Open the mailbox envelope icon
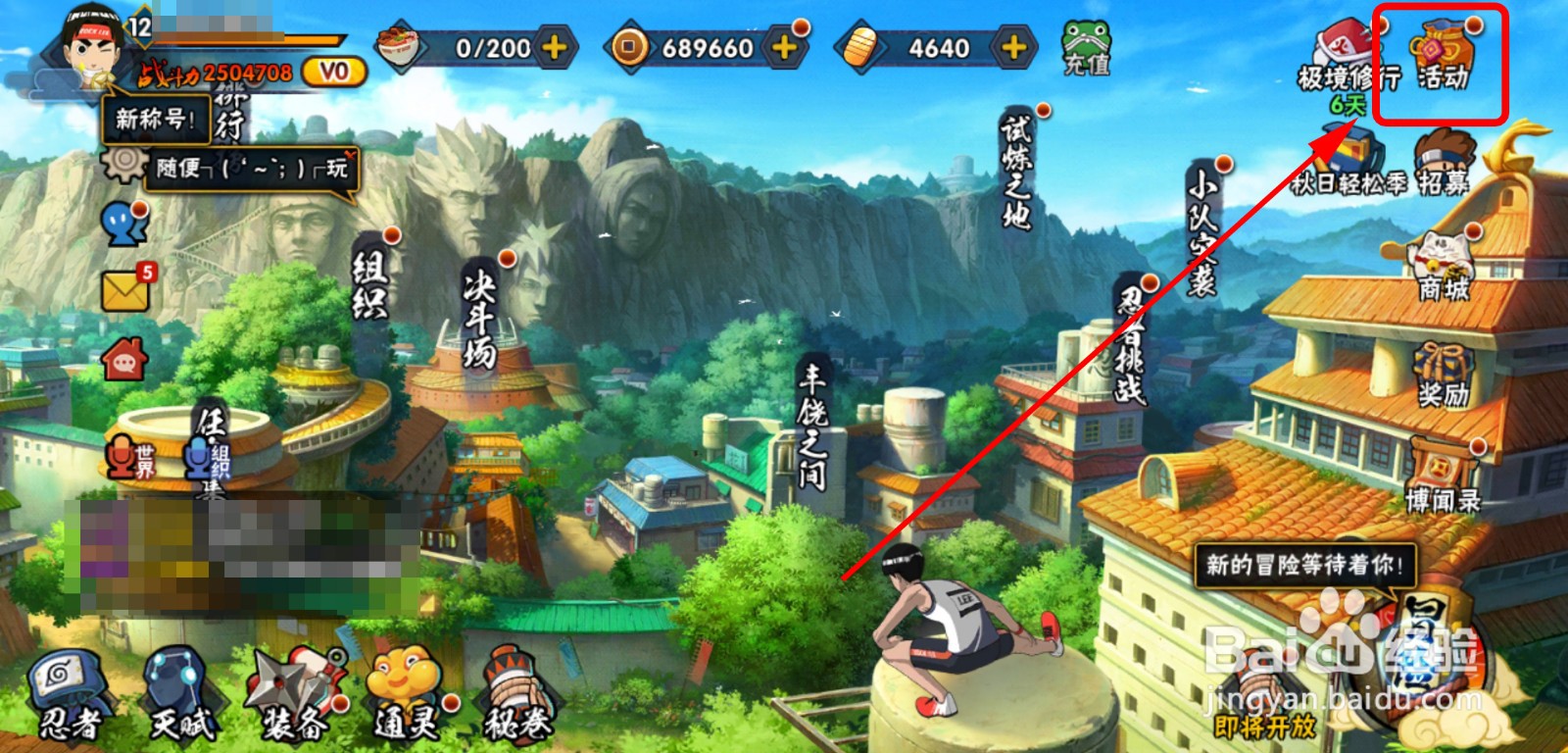This screenshot has height=753, width=1568. coord(125,289)
